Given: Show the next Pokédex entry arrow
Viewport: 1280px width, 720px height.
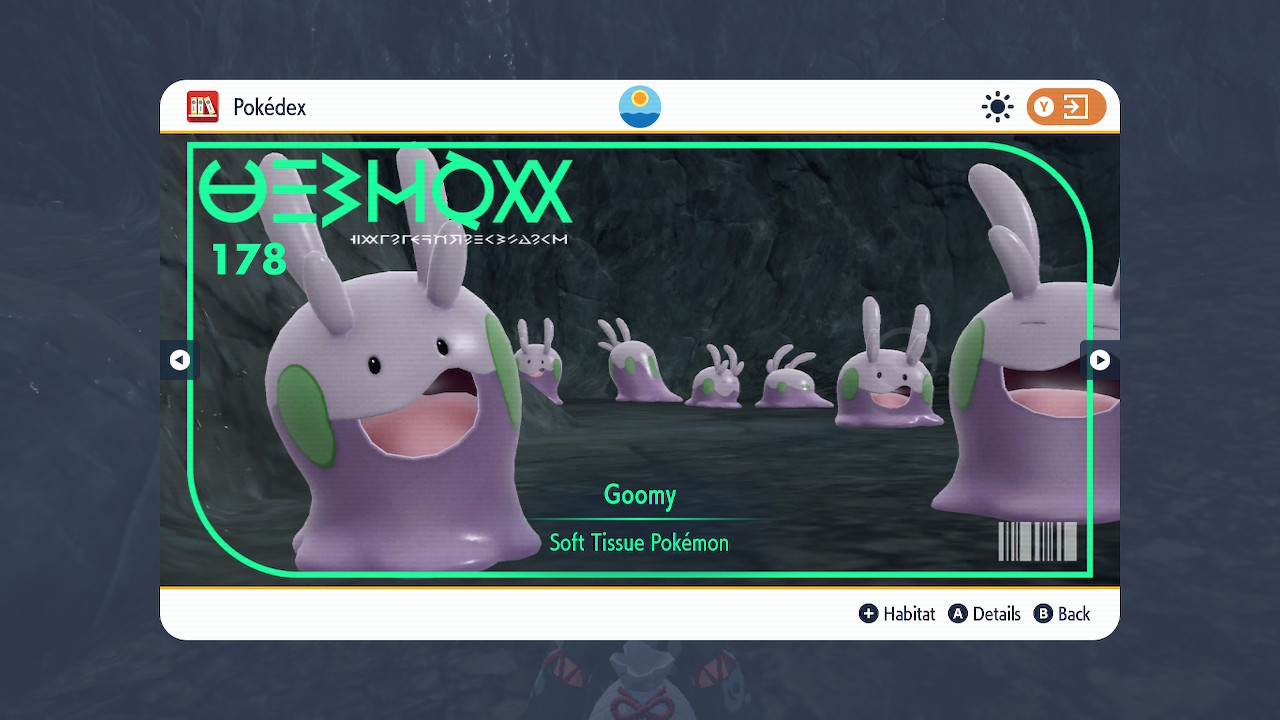Looking at the screenshot, I should [x=1099, y=360].
